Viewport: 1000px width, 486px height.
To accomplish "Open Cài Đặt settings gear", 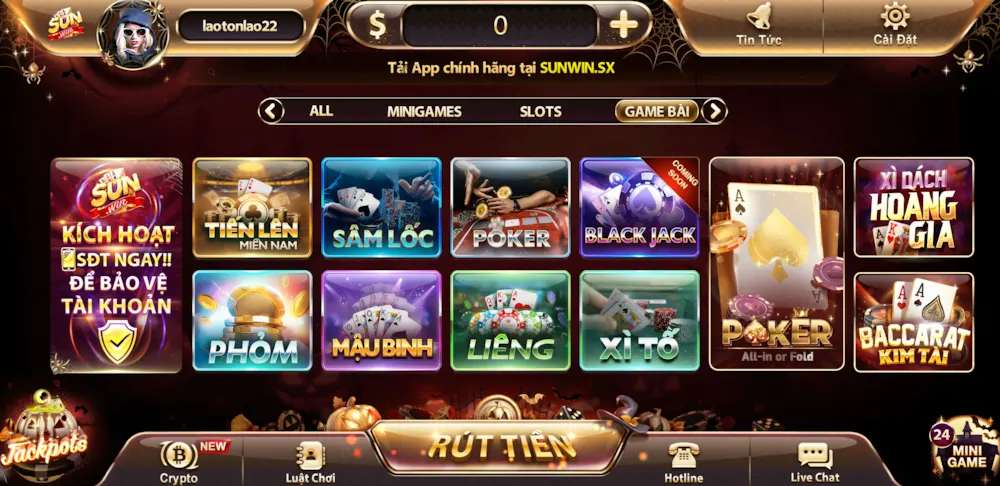I will point(894,23).
